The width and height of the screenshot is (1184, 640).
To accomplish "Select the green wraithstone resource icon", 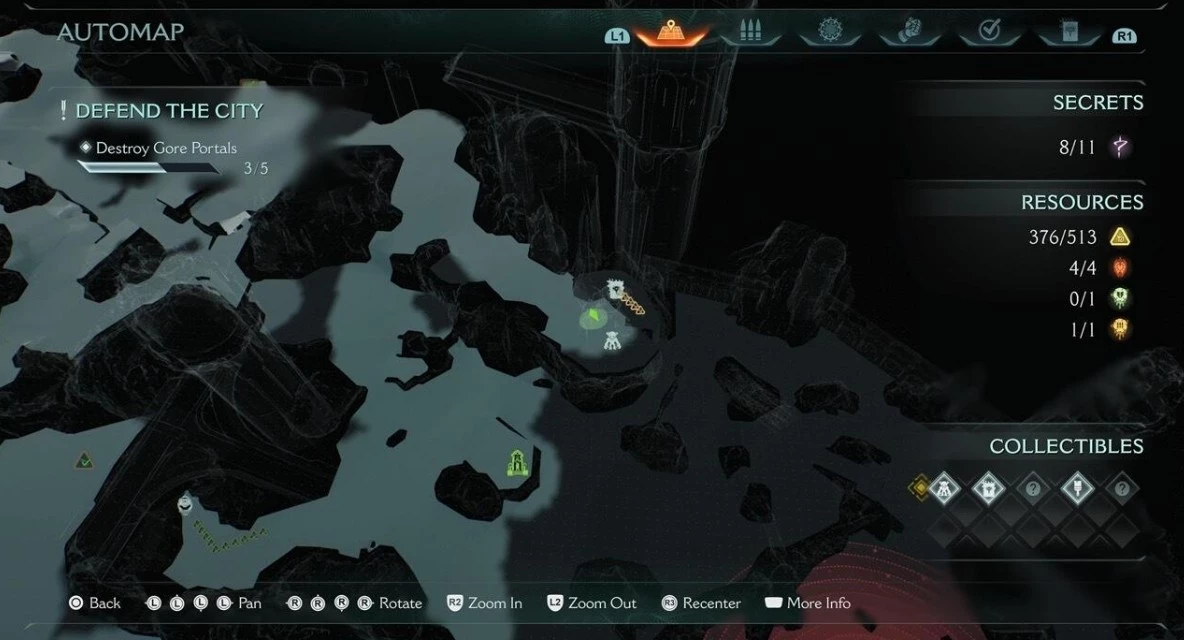I will [1121, 298].
